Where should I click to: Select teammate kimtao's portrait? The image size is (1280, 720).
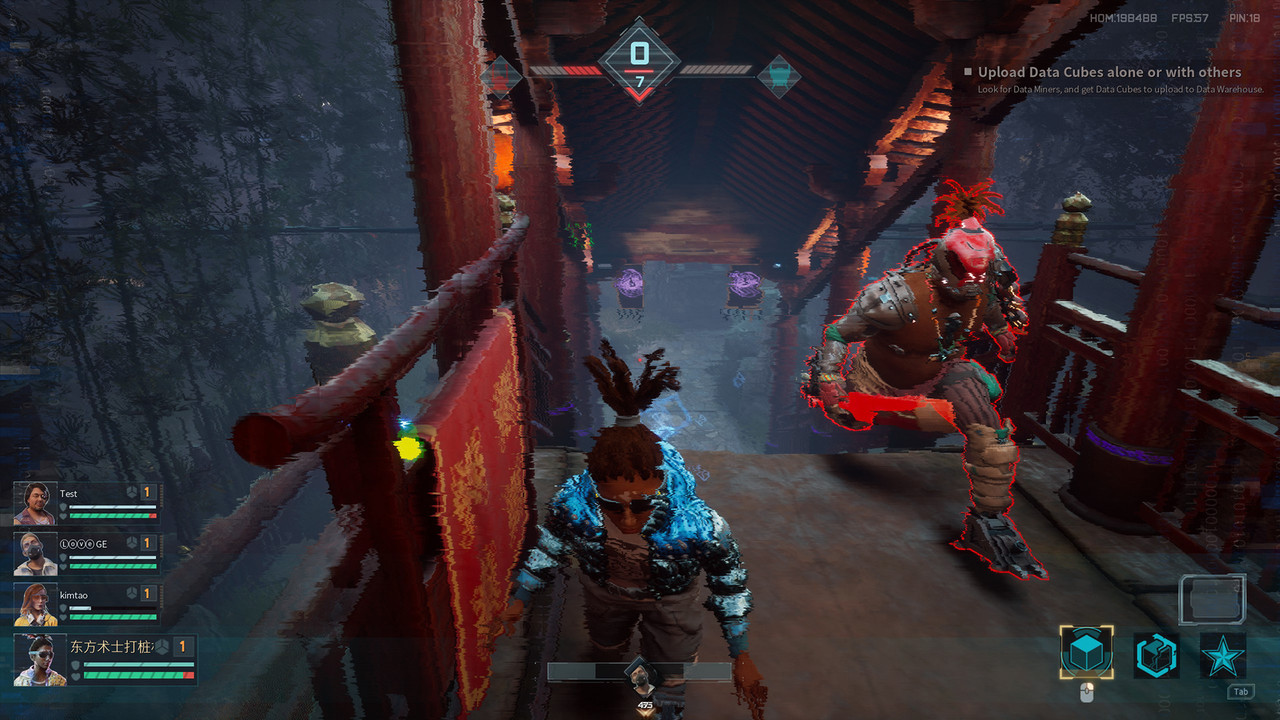pyautogui.click(x=35, y=604)
